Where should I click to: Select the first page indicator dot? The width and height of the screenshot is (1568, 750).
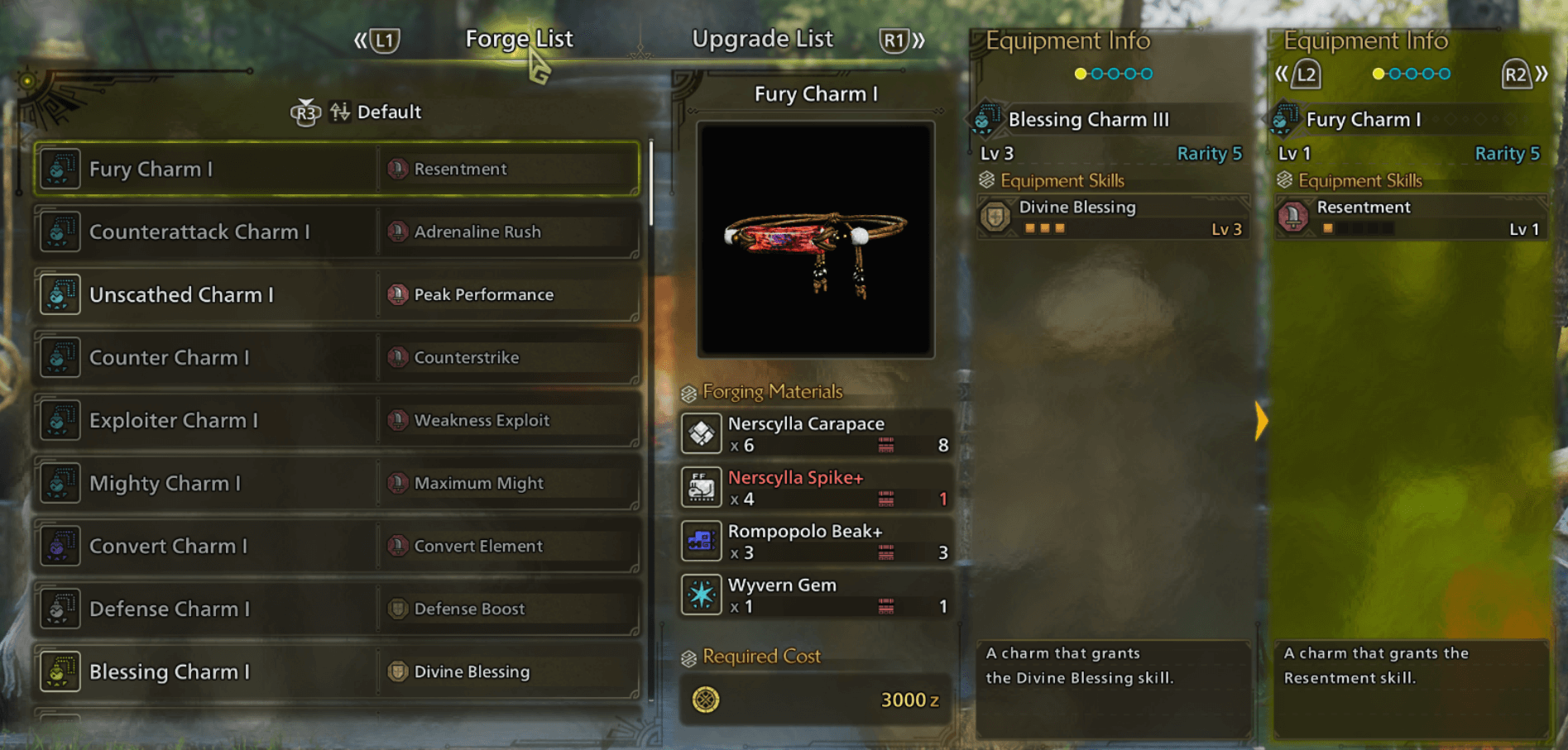coord(1080,73)
